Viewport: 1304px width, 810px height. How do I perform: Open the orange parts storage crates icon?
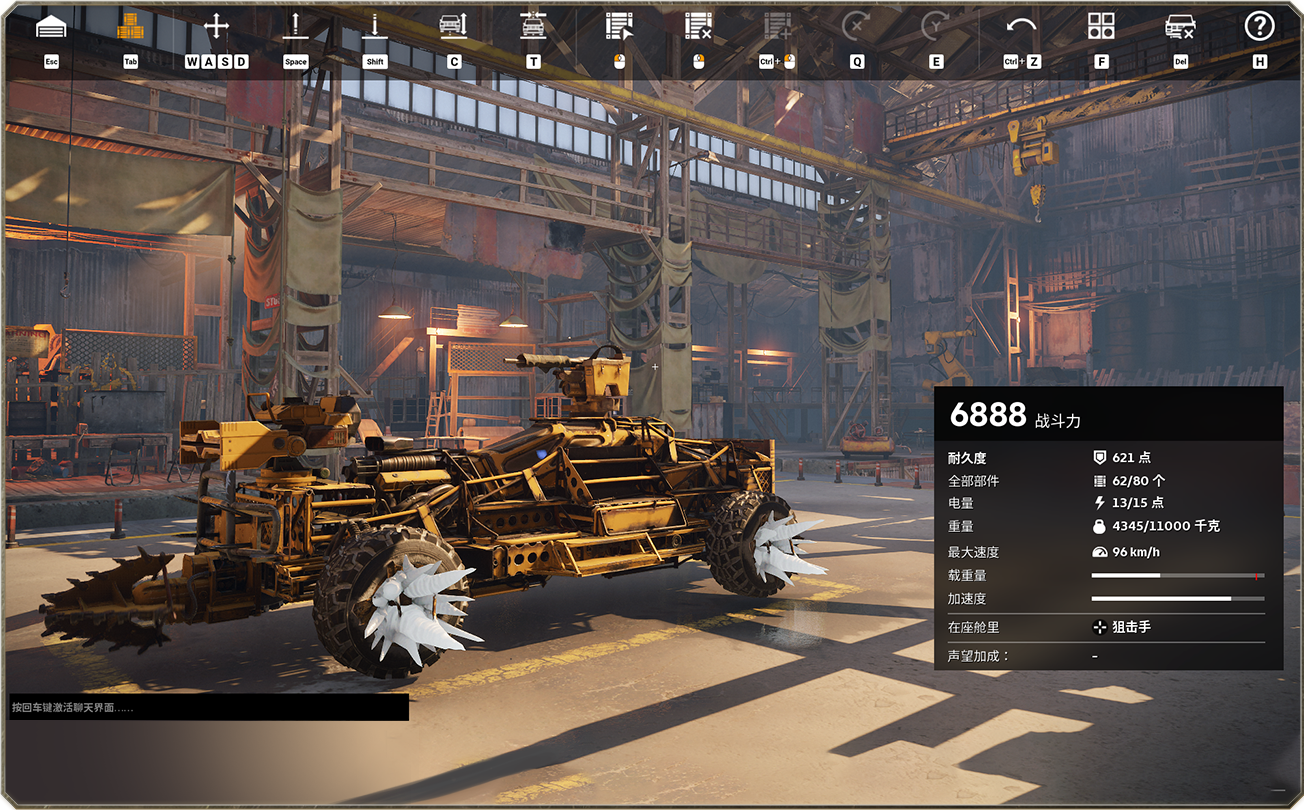pyautogui.click(x=130, y=27)
